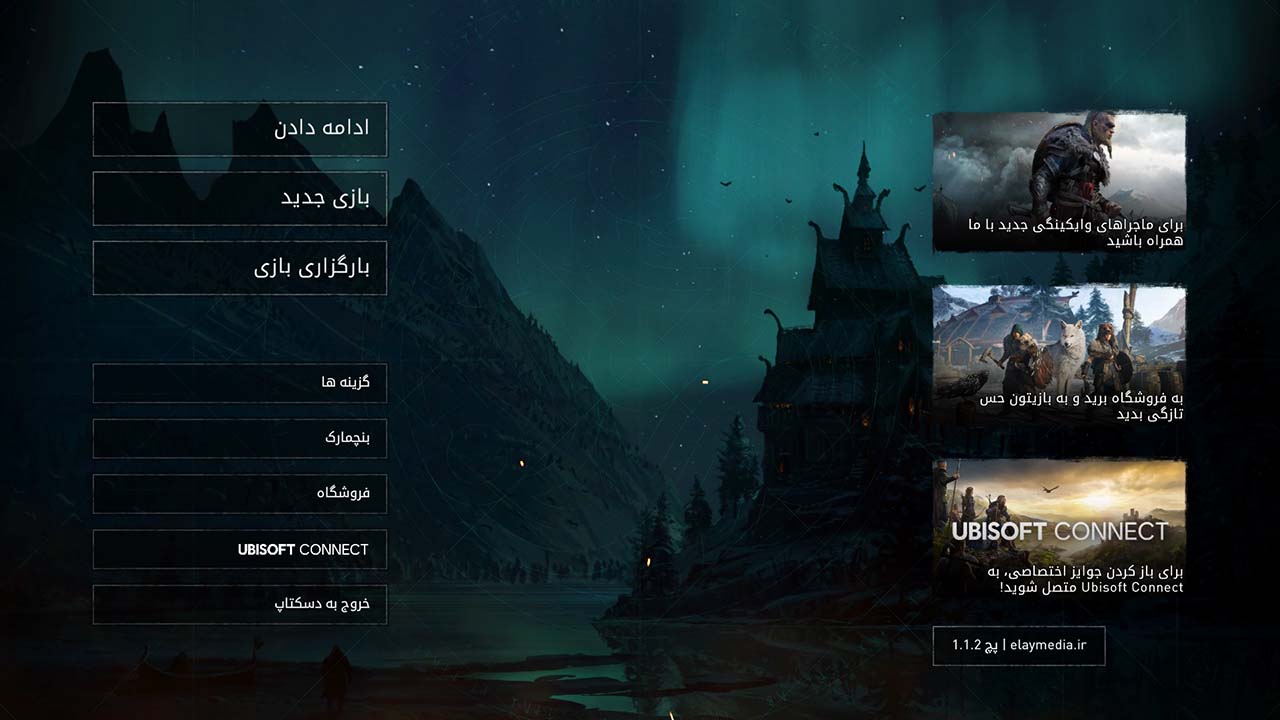Start a new game with "بازی جدید"
1280x720 pixels.
[x=239, y=198]
